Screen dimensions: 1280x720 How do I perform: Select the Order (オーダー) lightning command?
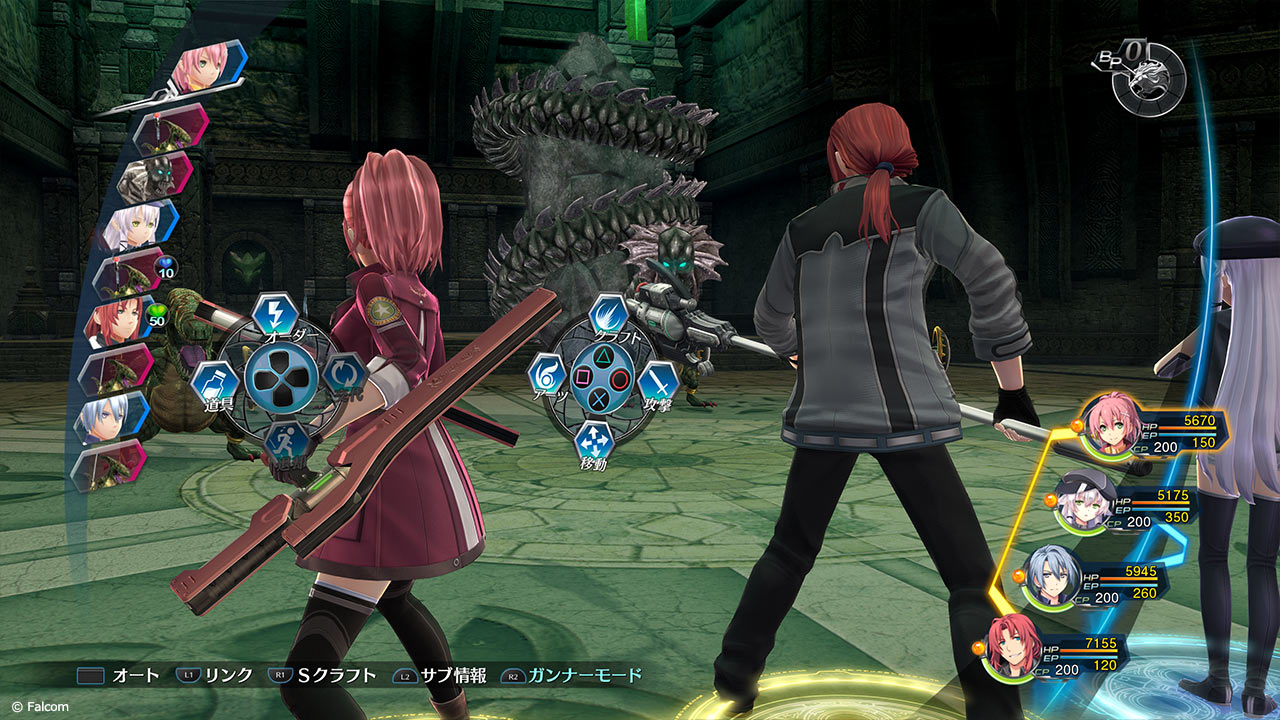coord(271,313)
